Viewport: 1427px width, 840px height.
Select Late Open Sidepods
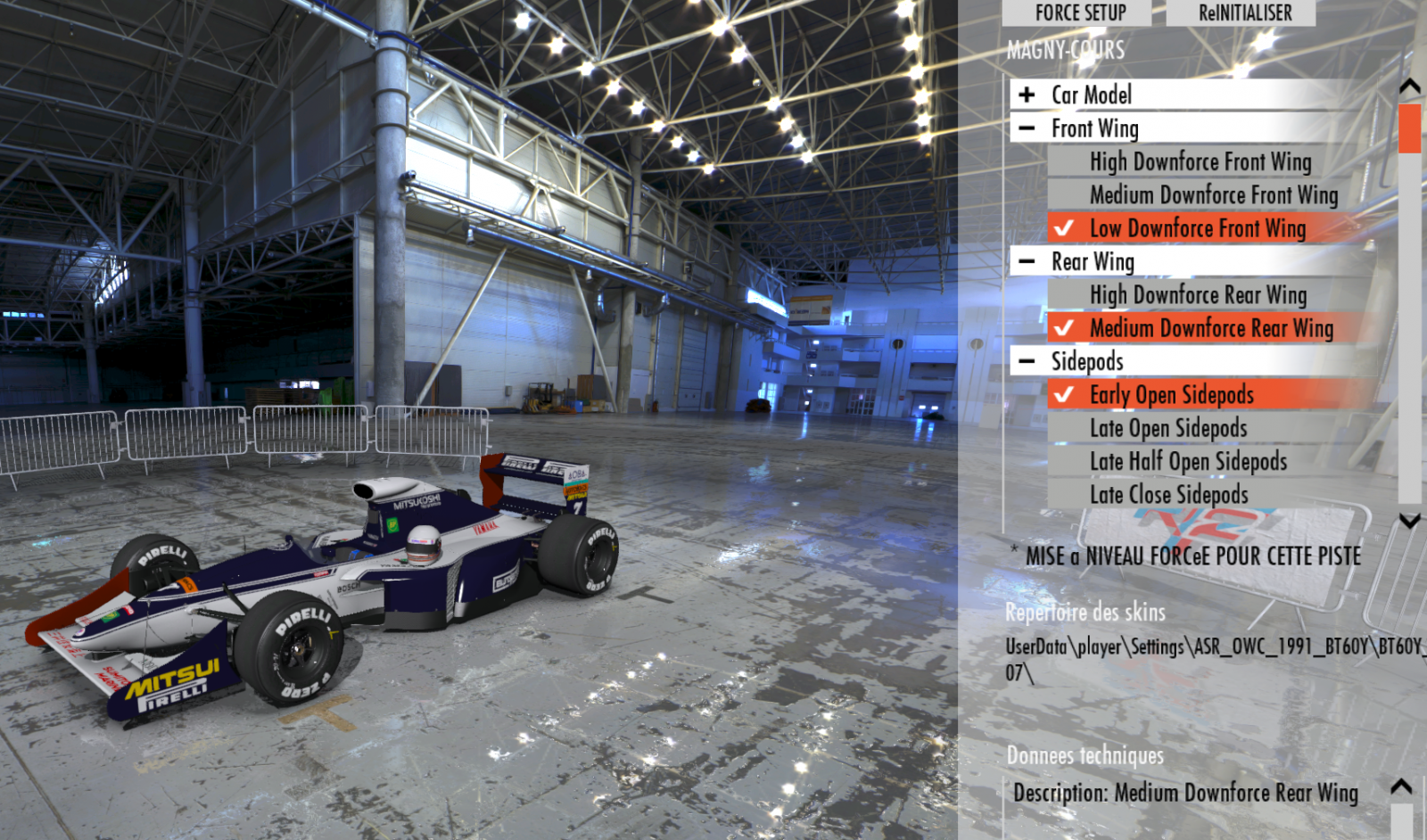click(x=1168, y=428)
